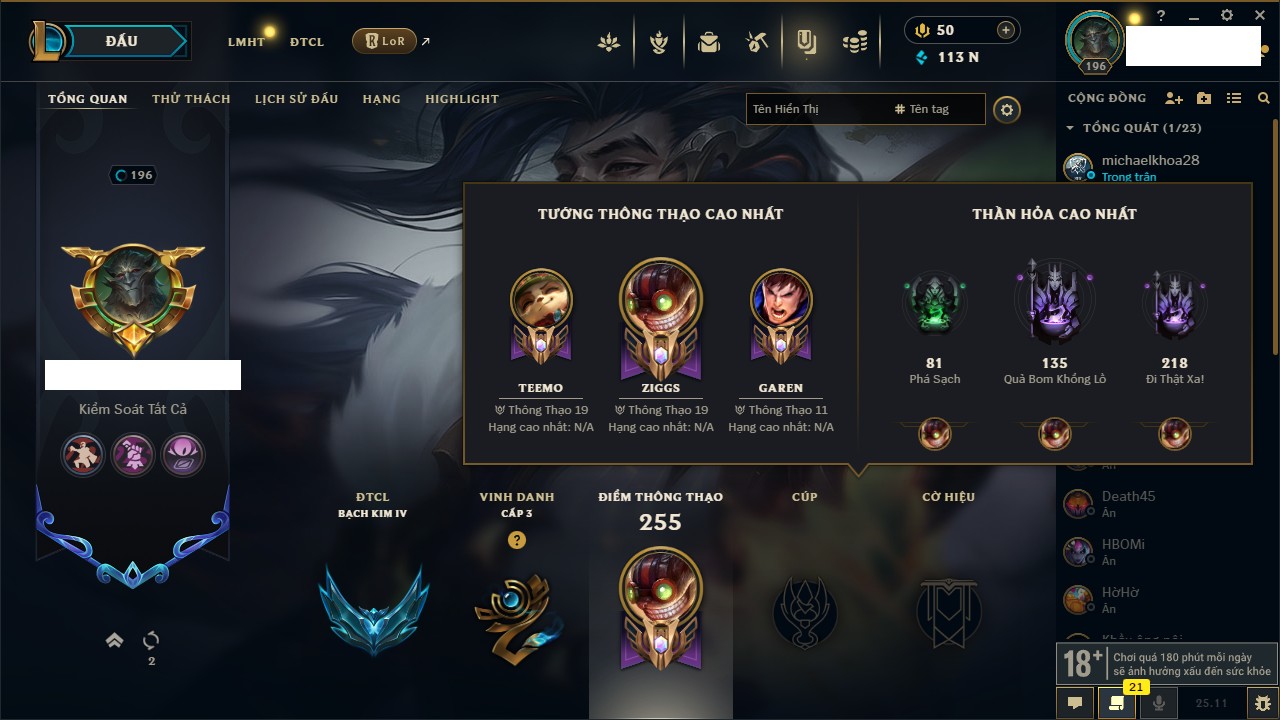Open the coin stack store icon
Screen dimensions: 1280x720
[854, 42]
